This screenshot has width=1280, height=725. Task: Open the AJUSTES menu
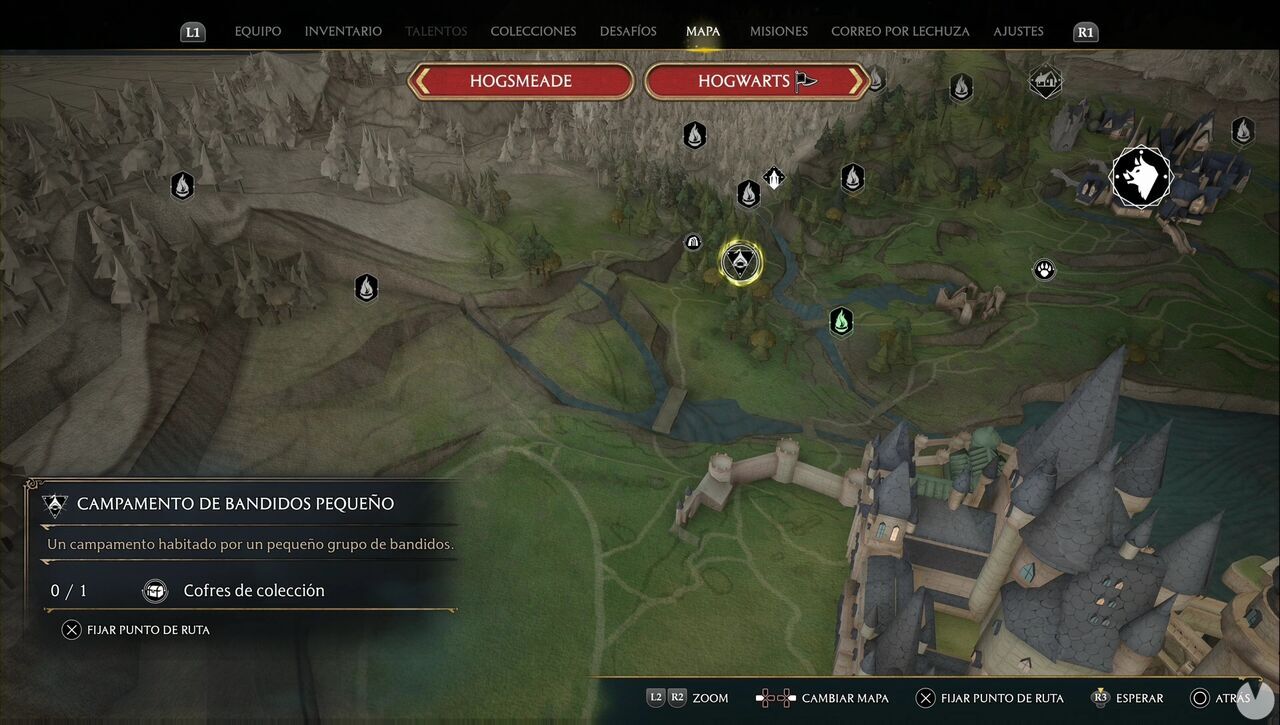click(1018, 31)
